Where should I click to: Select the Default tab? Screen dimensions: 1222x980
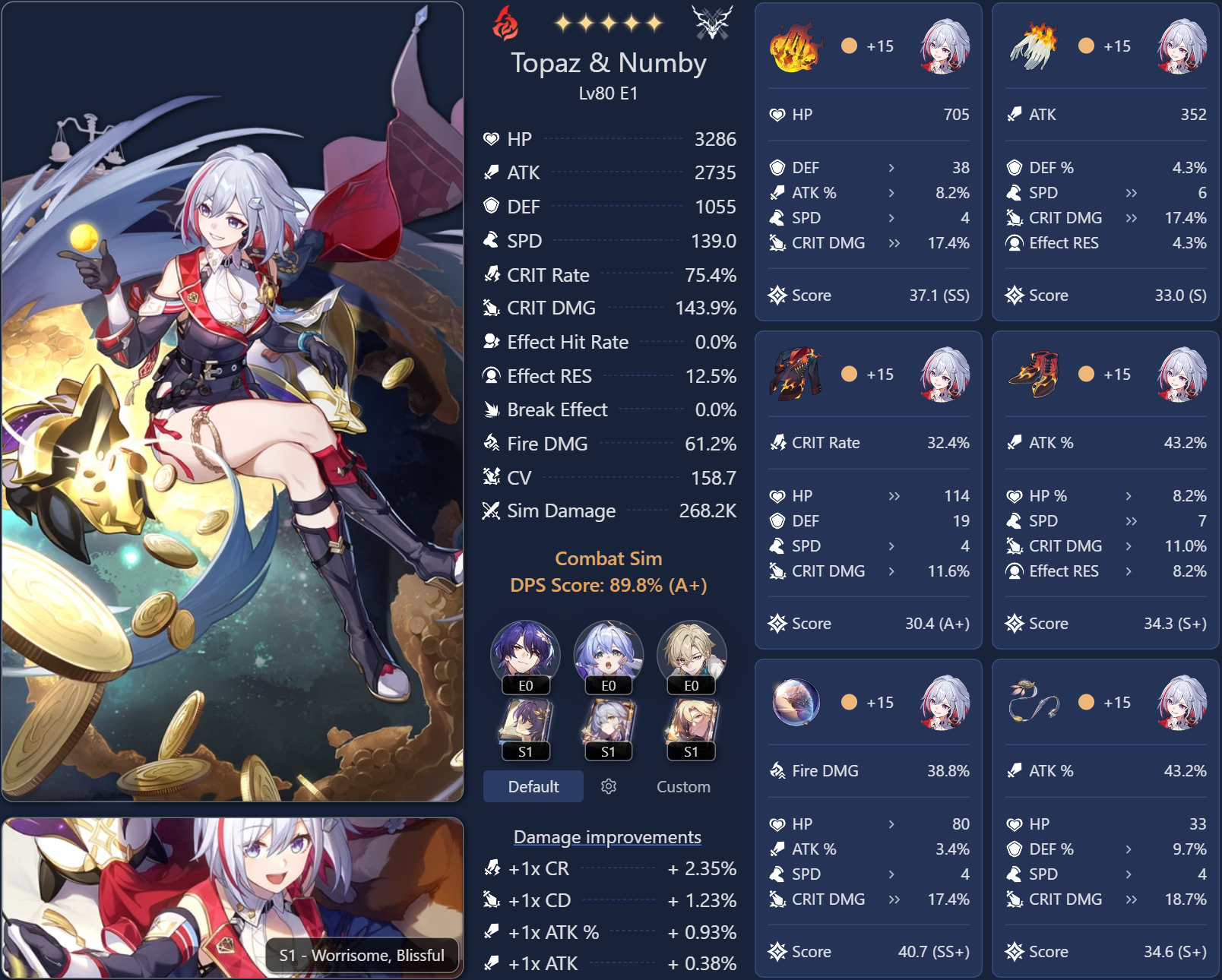pyautogui.click(x=533, y=786)
